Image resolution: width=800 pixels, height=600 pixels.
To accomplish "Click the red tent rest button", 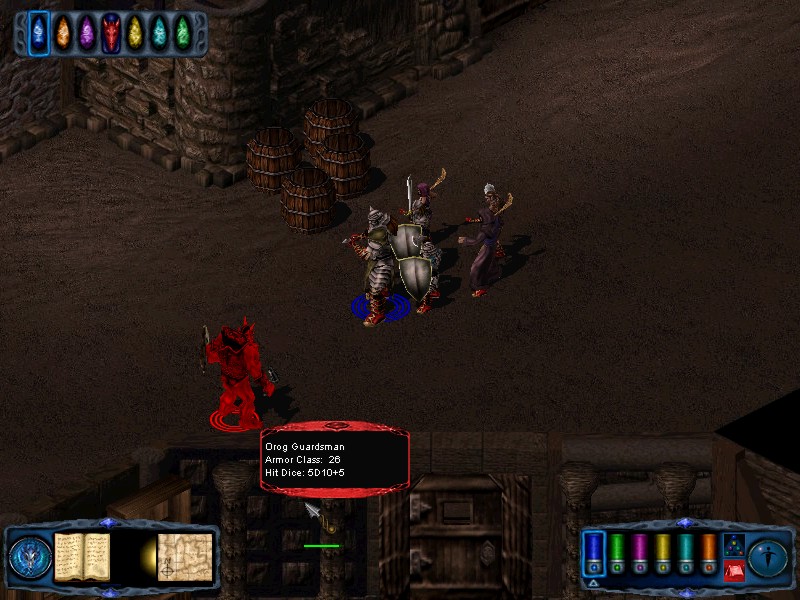I will [x=733, y=570].
